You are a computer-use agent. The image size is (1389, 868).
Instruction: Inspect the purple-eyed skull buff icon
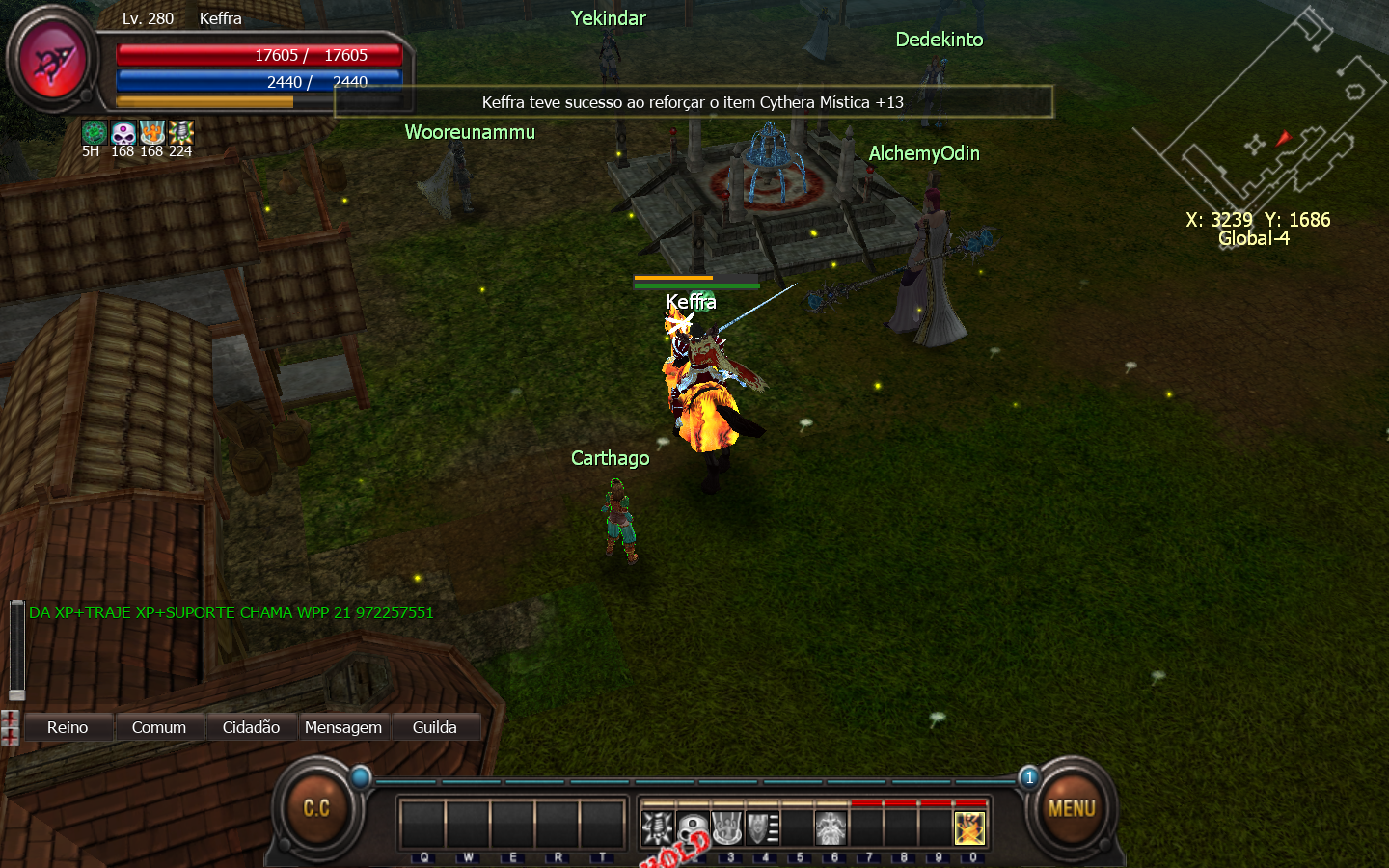point(123,132)
